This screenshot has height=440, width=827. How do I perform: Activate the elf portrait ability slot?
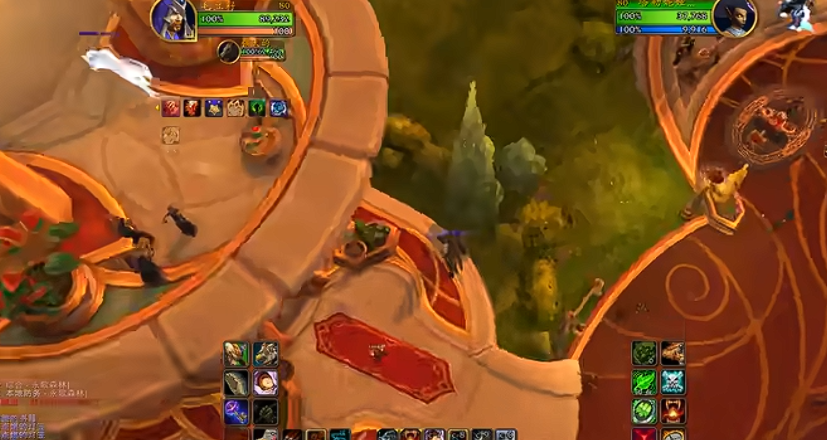tap(236, 353)
